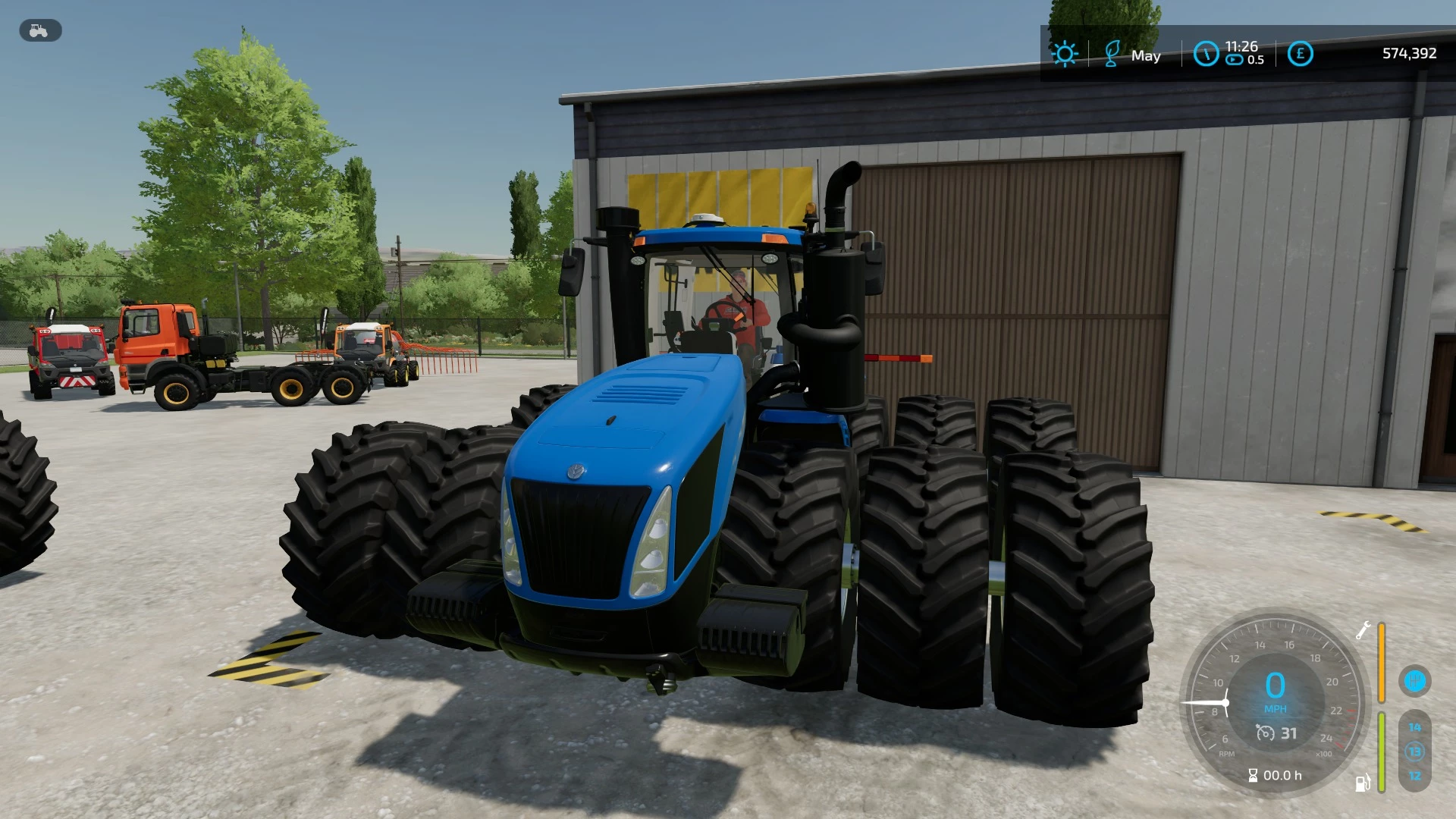Open the weather forecast via the sun icon
The width and height of the screenshot is (1456, 819).
(x=1065, y=54)
